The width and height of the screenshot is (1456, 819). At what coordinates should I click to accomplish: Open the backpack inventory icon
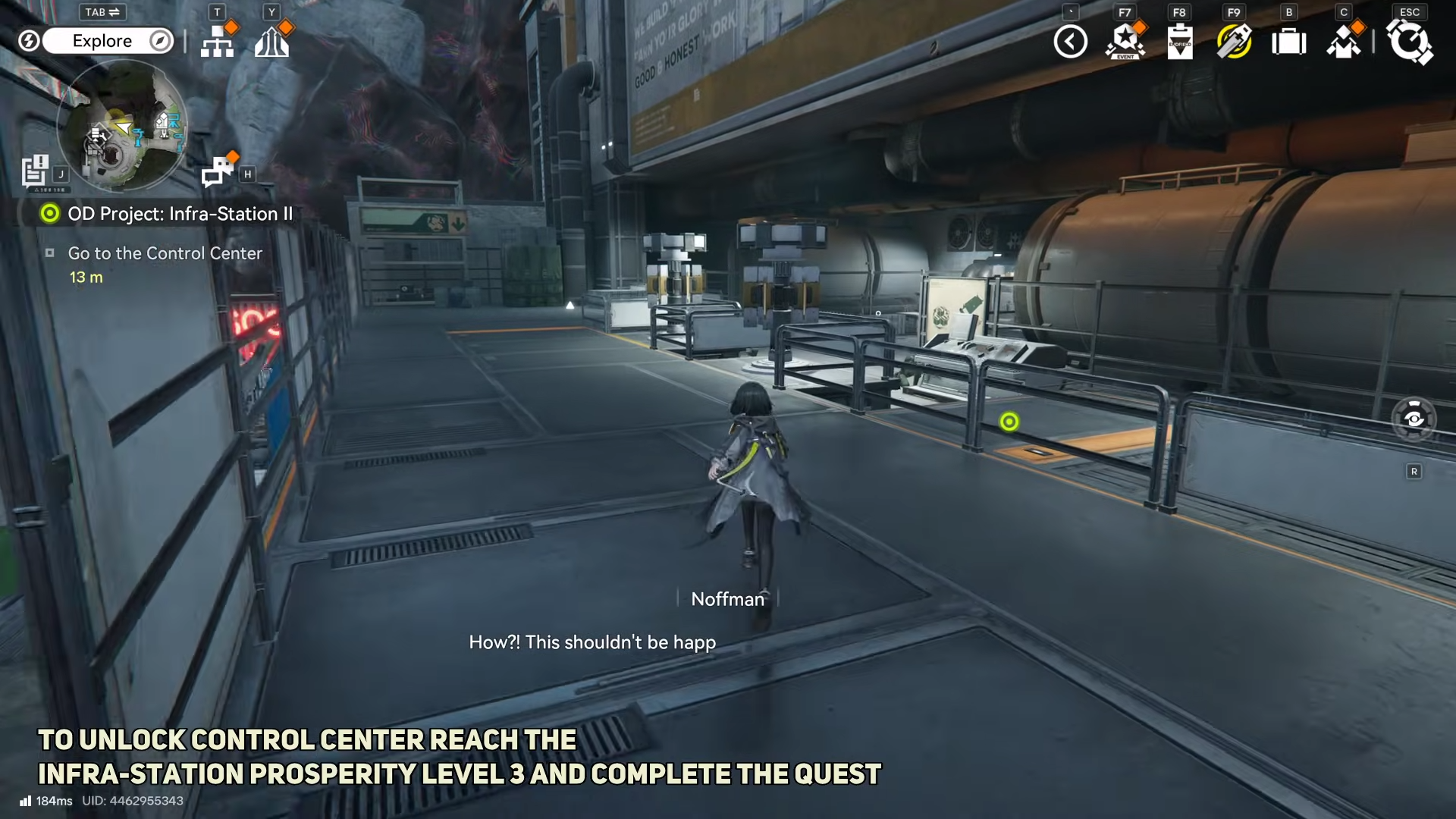[x=1288, y=42]
